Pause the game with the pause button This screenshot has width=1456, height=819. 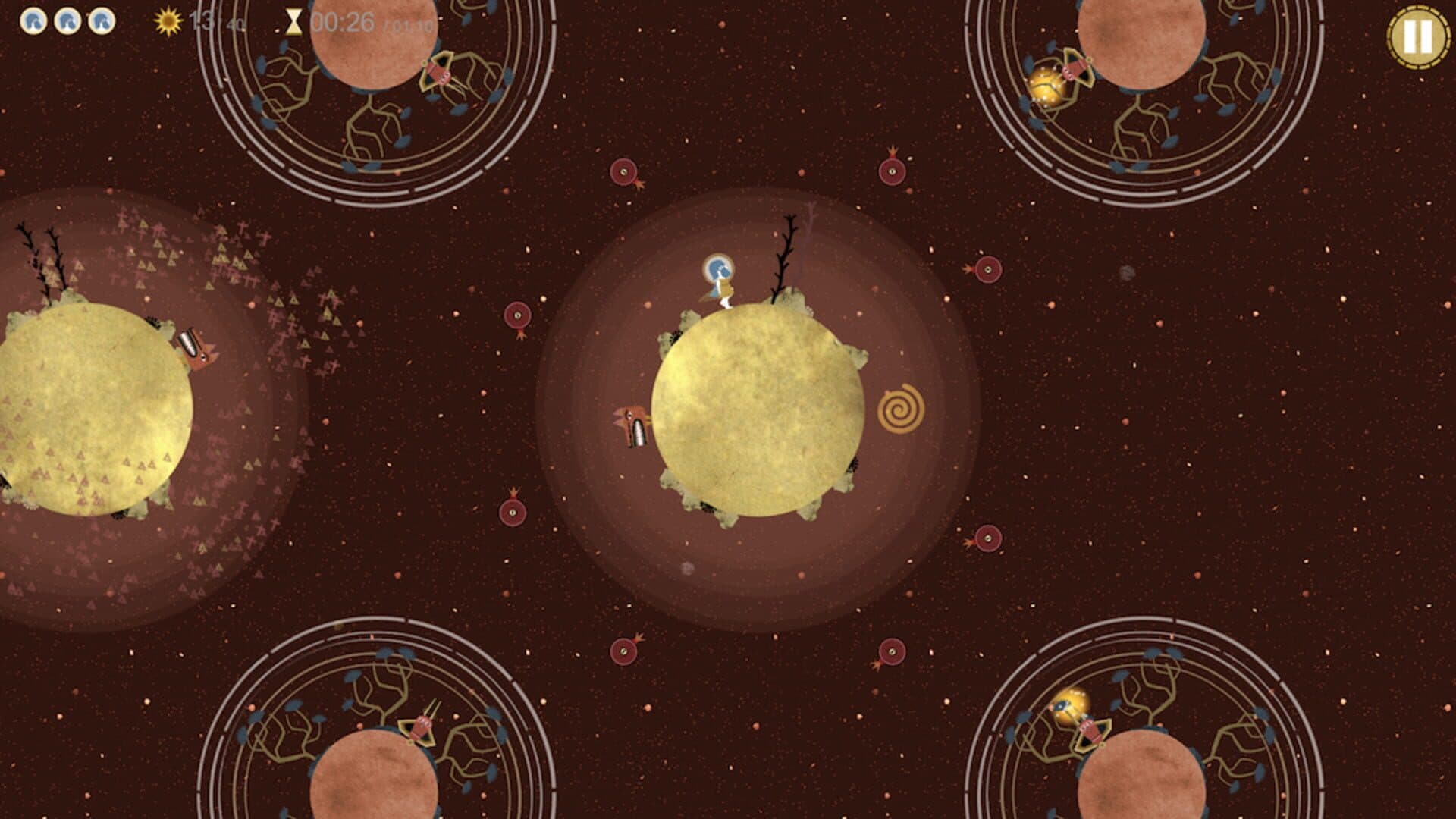pyautogui.click(x=1417, y=36)
